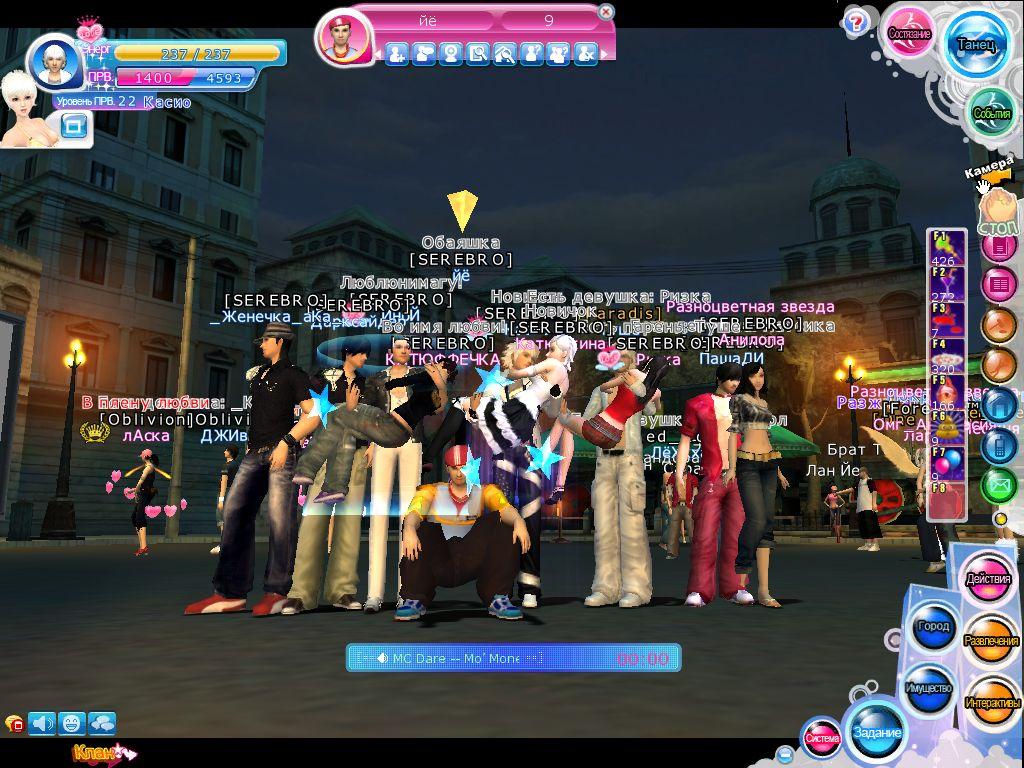Use the F7 balloons hotbar item

pos(946,463)
